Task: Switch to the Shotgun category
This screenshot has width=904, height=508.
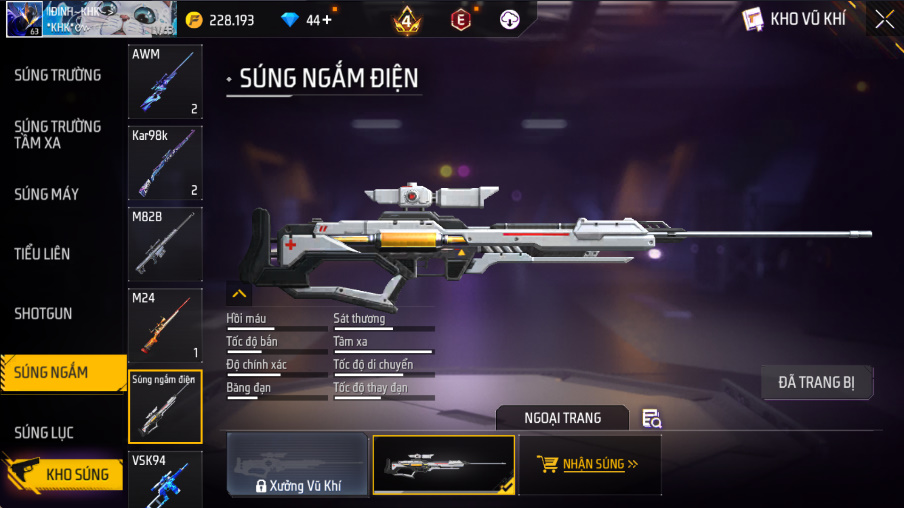Action: (43, 314)
